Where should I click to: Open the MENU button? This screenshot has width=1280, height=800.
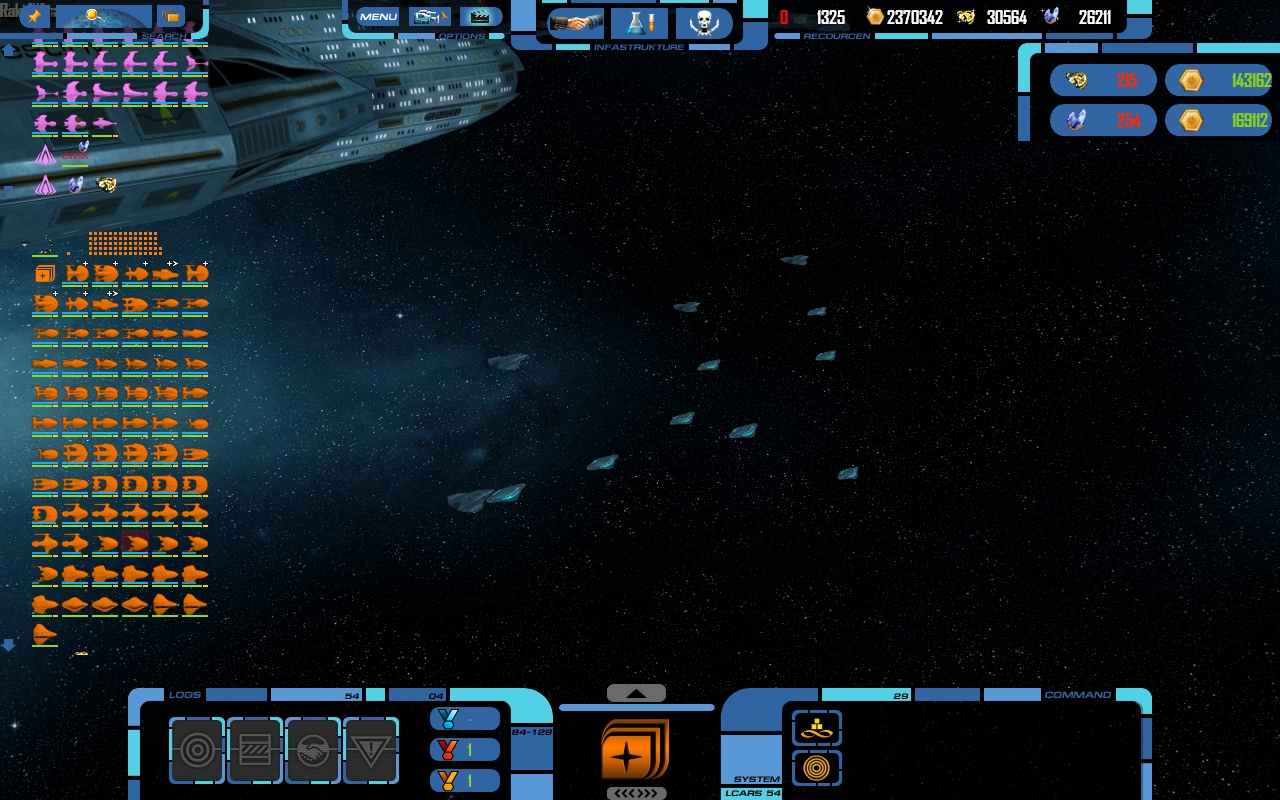tap(378, 17)
